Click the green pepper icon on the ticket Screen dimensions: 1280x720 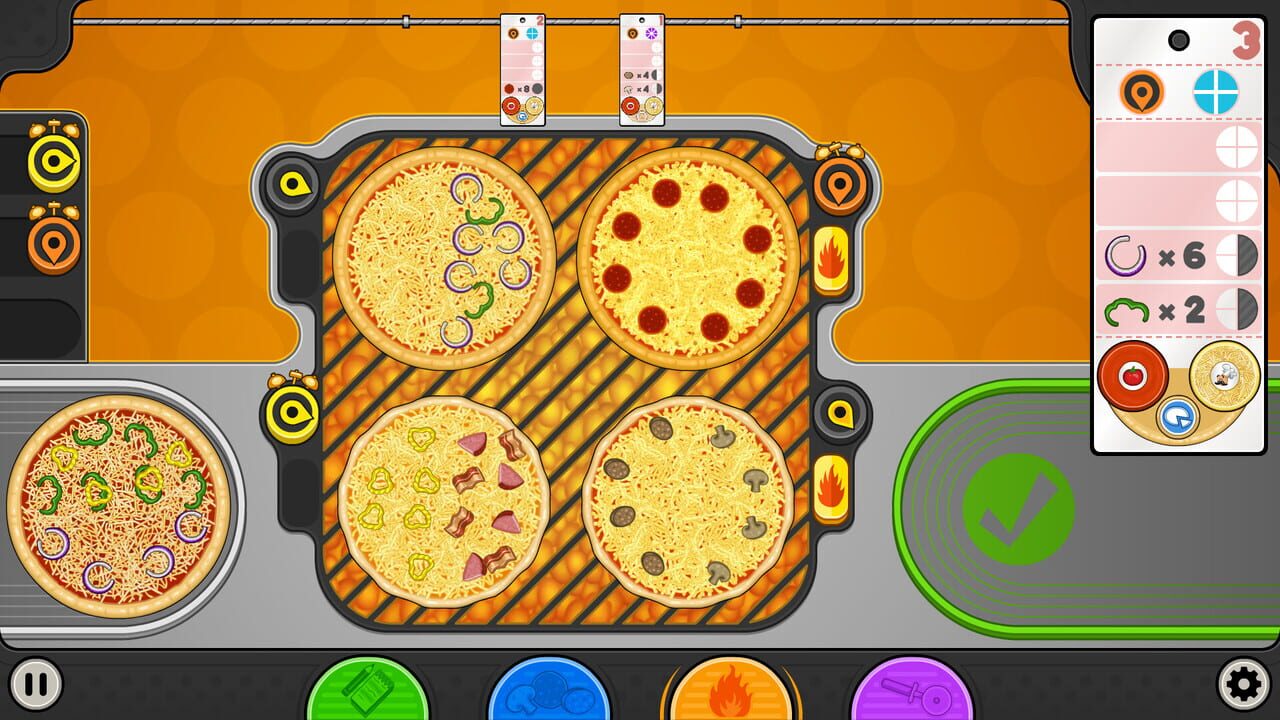coord(1129,310)
